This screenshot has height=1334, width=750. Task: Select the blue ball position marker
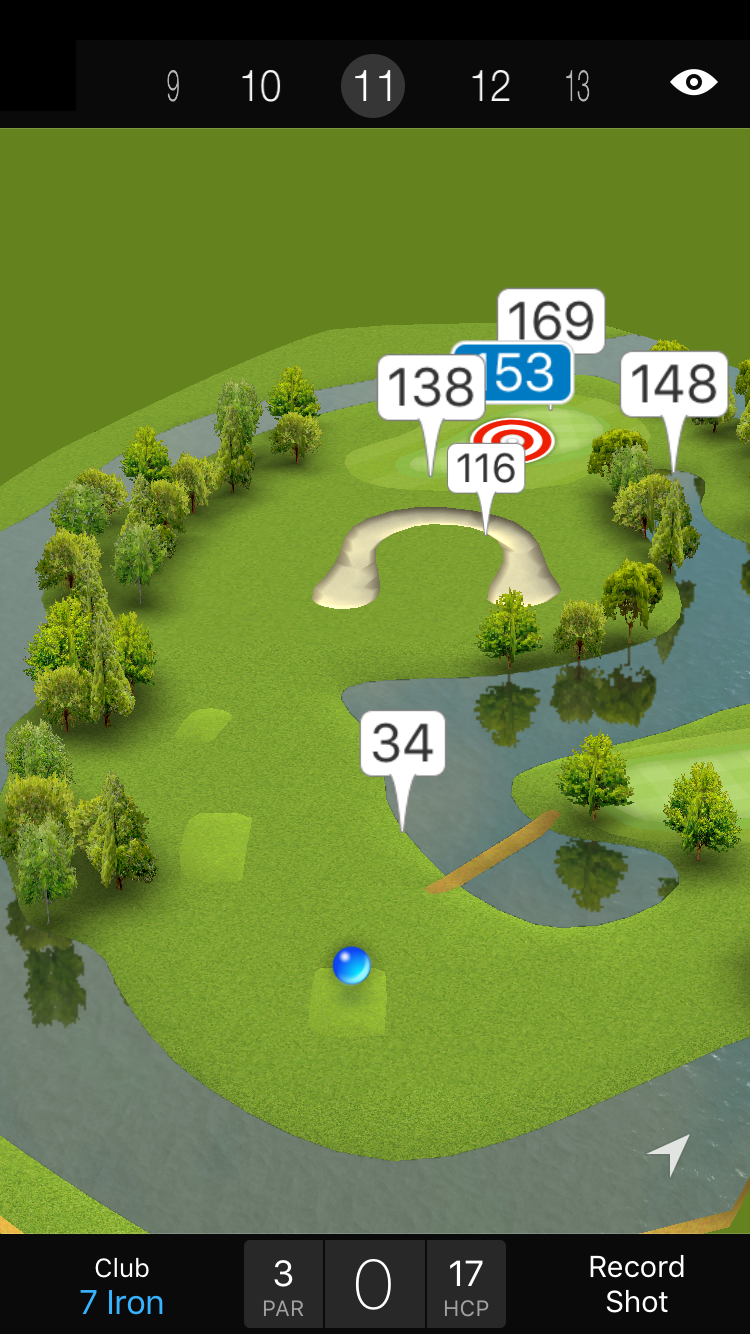pos(352,966)
